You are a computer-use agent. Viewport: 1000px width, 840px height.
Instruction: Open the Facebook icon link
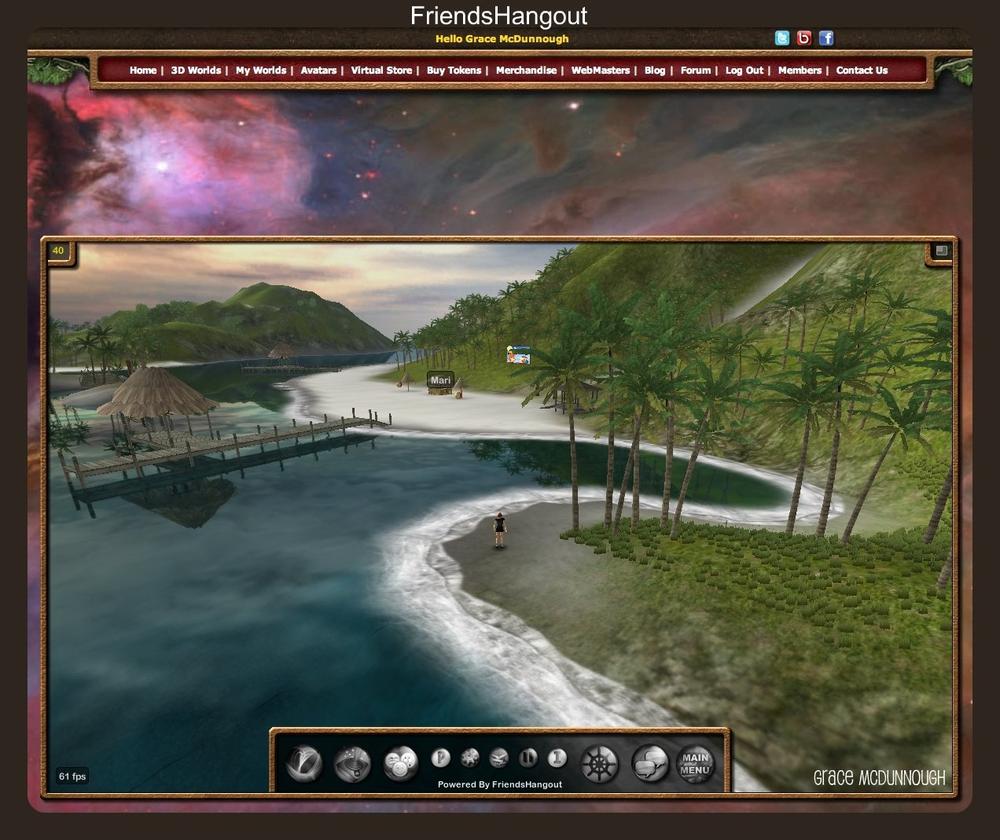click(826, 38)
